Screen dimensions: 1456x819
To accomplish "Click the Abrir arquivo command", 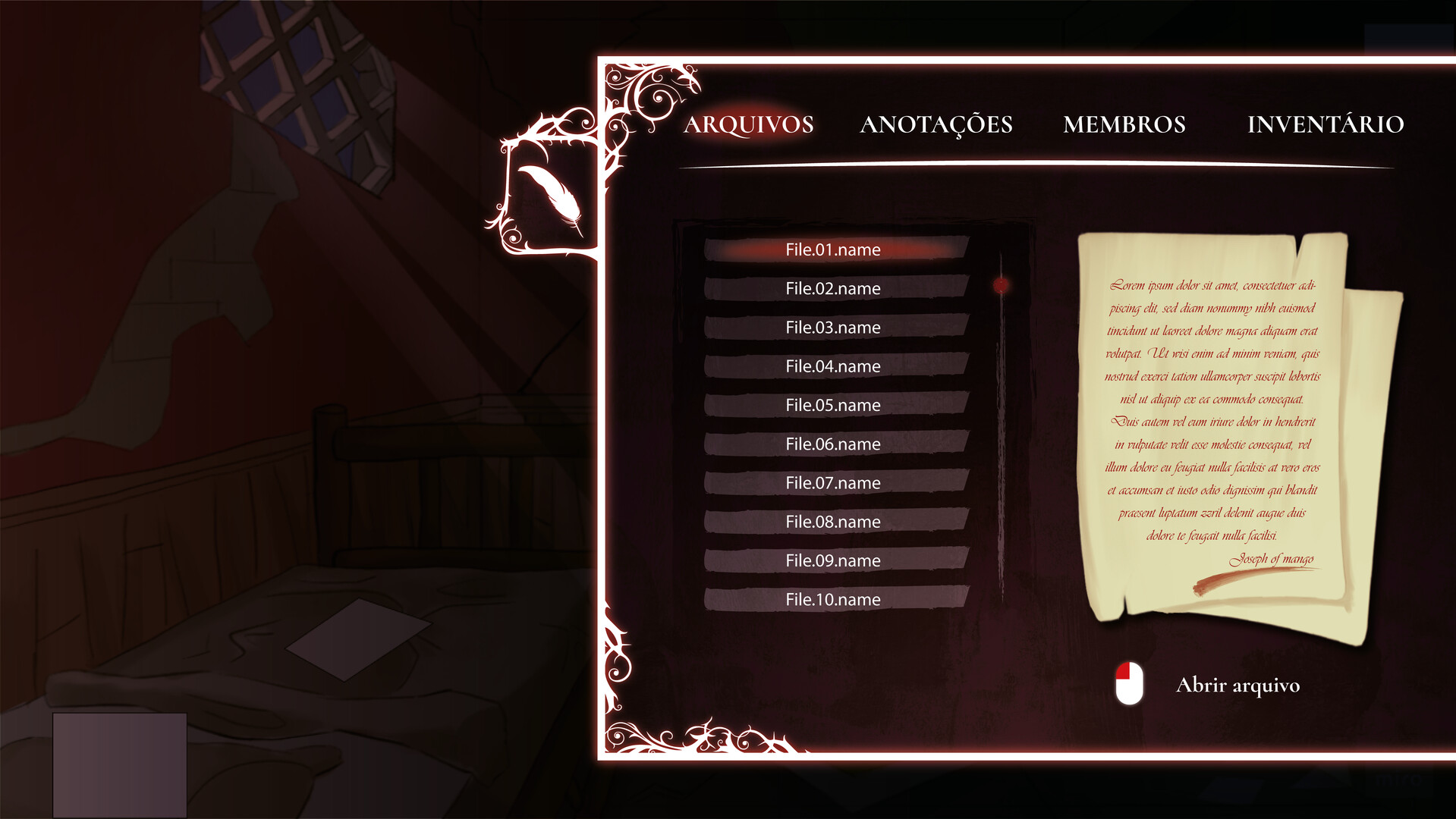I will 1238,685.
